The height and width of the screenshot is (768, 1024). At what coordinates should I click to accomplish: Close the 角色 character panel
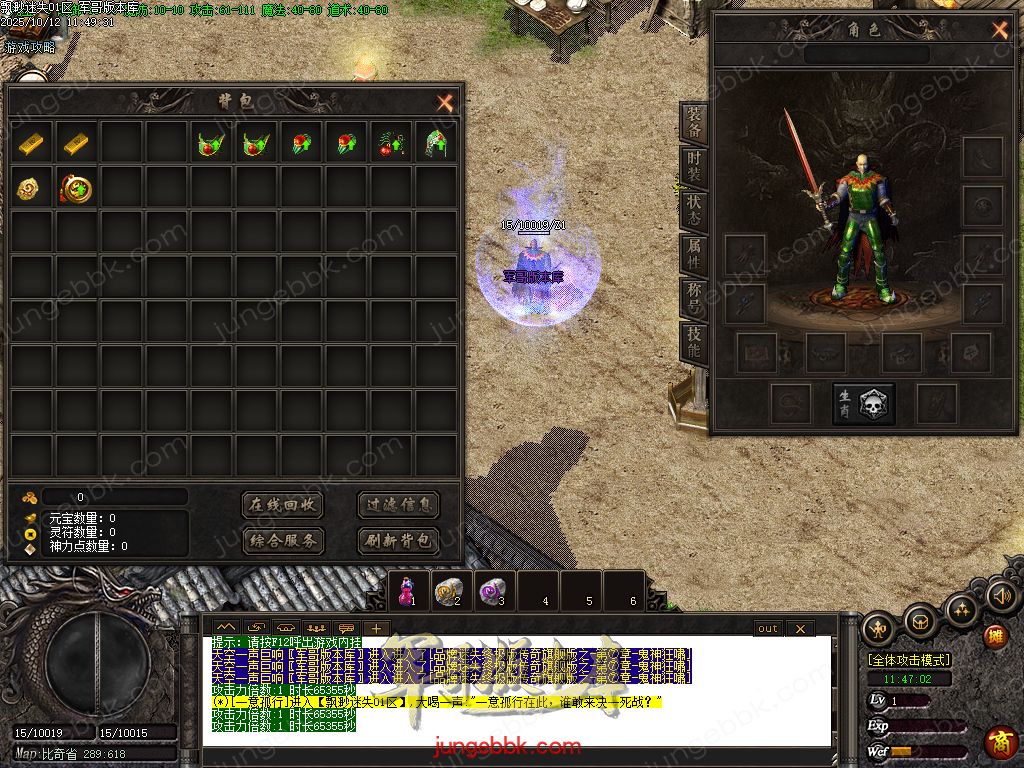999,30
